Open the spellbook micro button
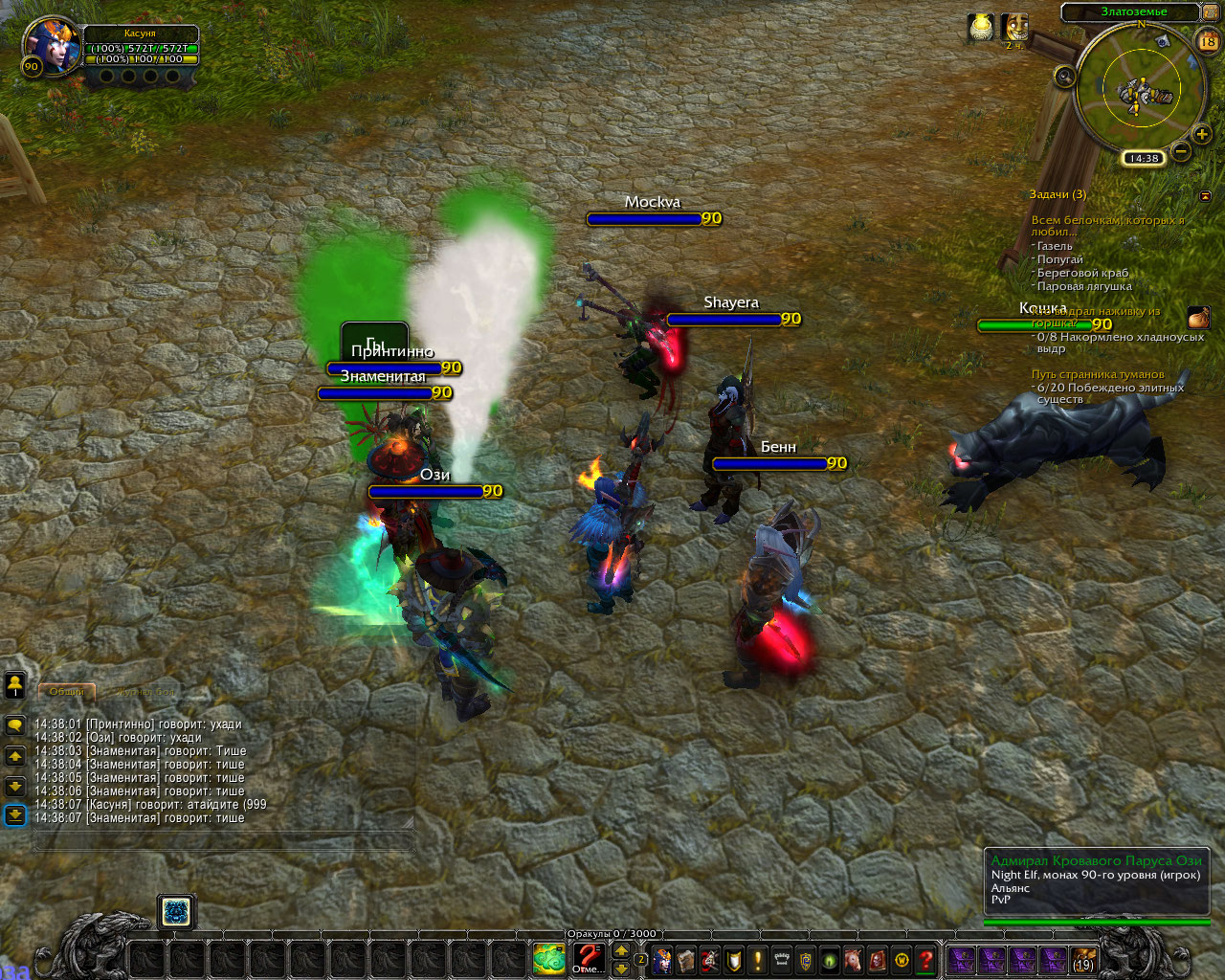Viewport: 1225px width, 980px height. [x=686, y=959]
